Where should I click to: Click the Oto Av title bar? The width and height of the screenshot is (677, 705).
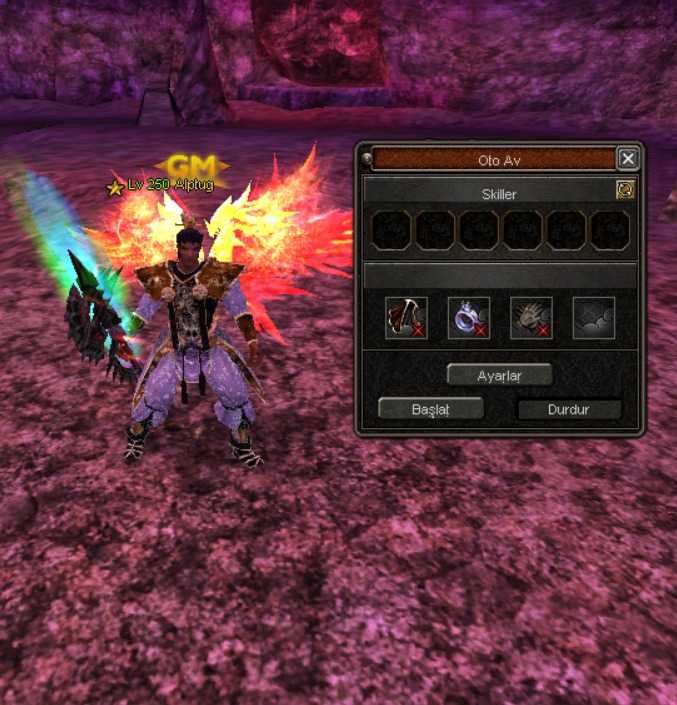pos(493,159)
